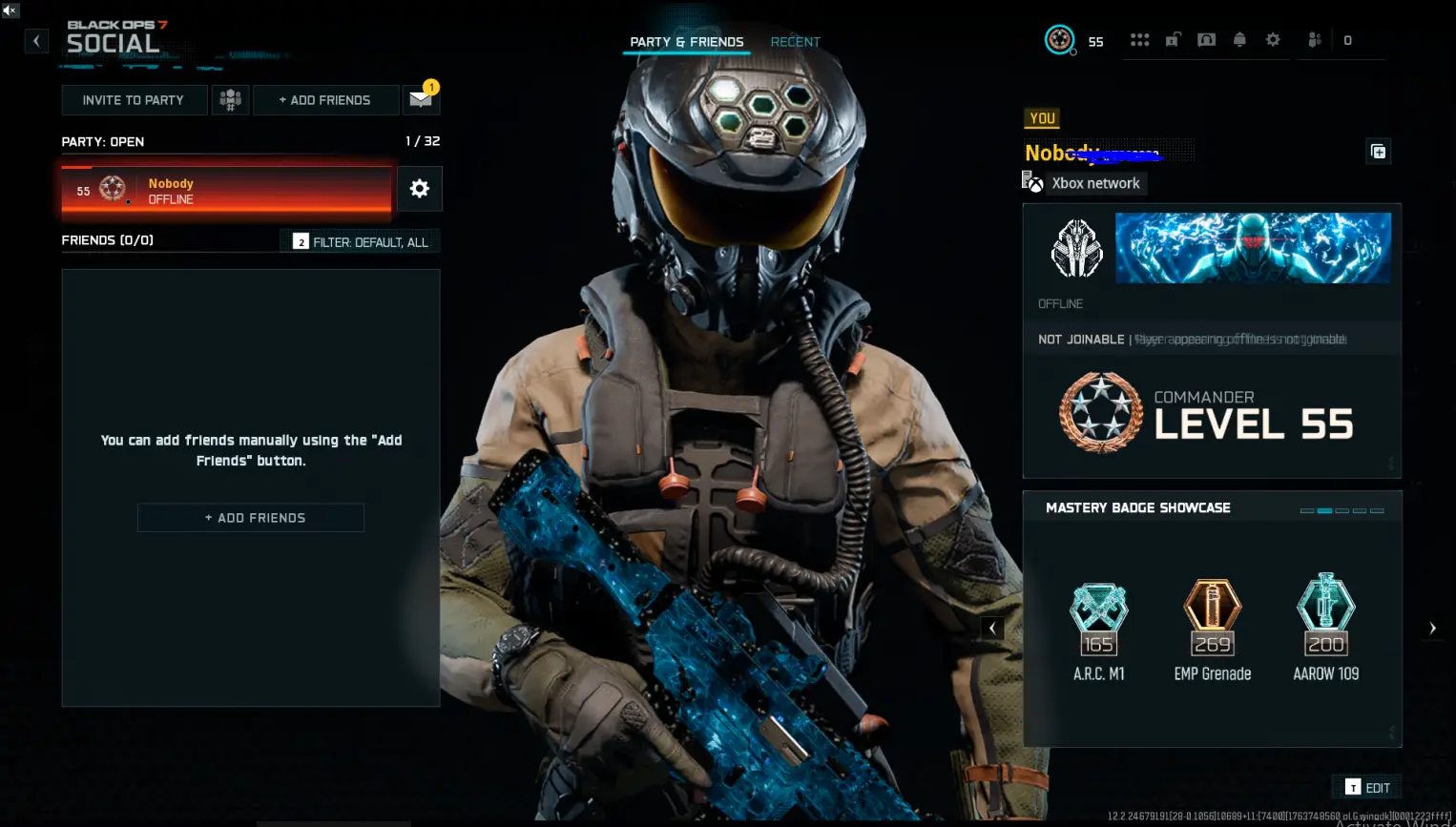Open the player card icon beside your name
Viewport: 1456px width, 827px height.
point(1377,151)
